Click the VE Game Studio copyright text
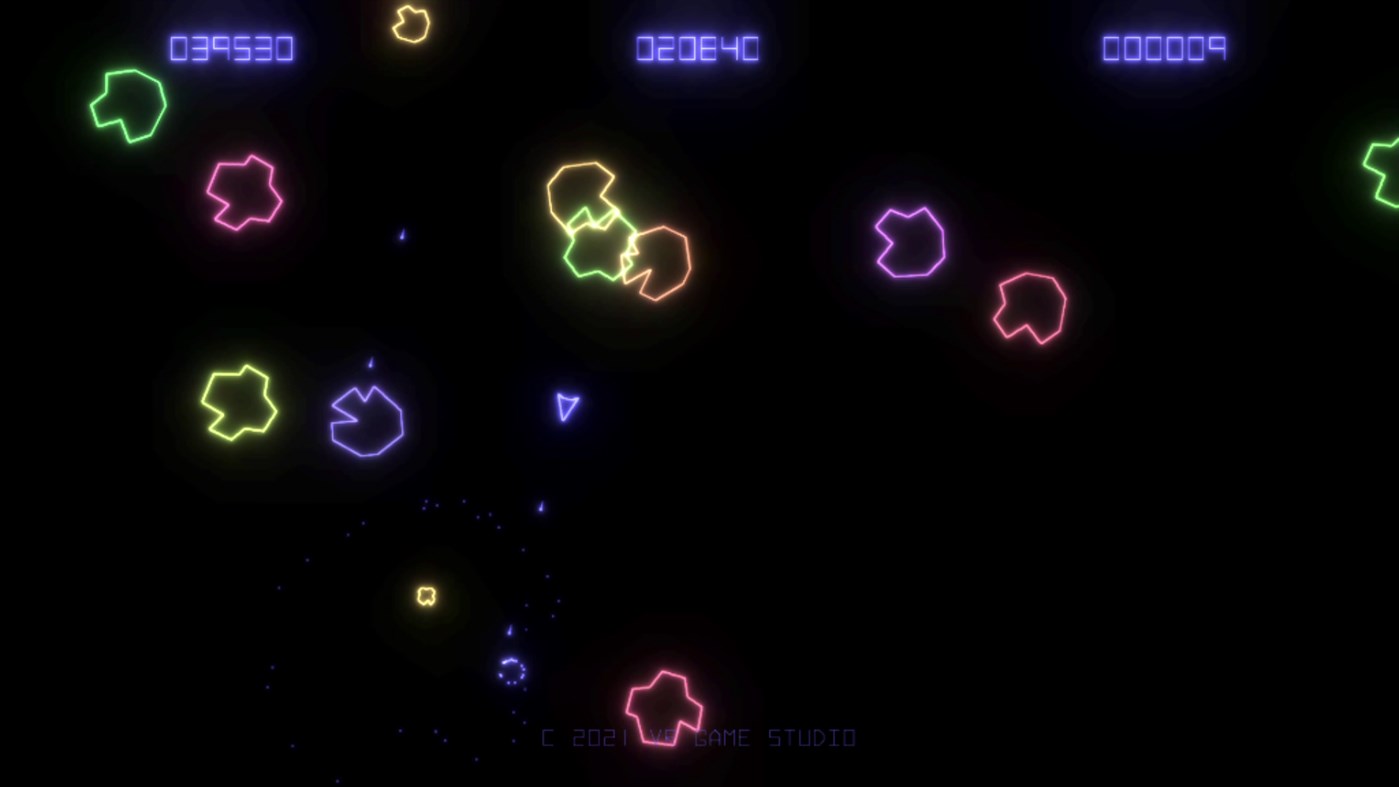 (x=697, y=737)
